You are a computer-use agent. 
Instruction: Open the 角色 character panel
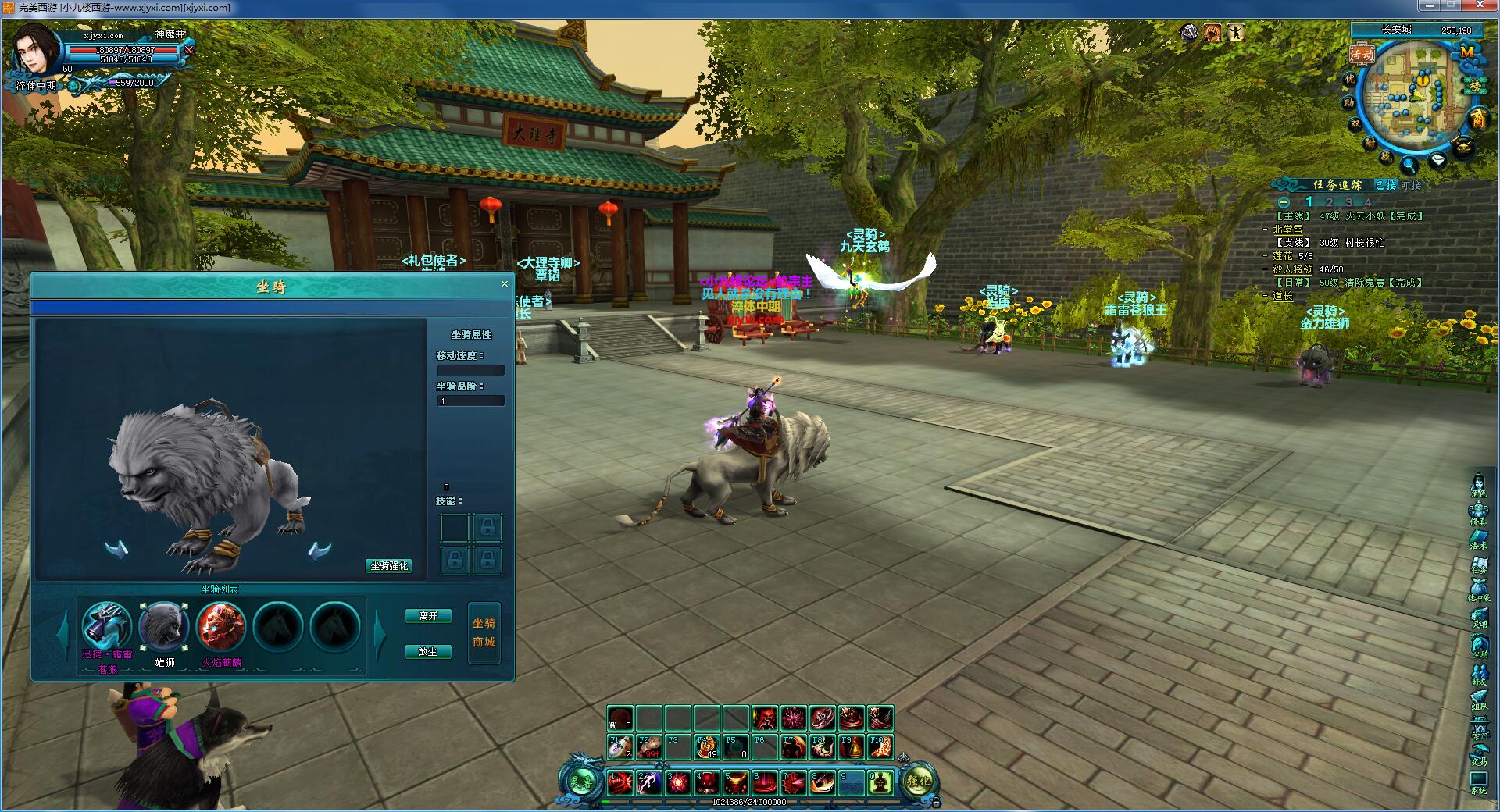[1478, 486]
